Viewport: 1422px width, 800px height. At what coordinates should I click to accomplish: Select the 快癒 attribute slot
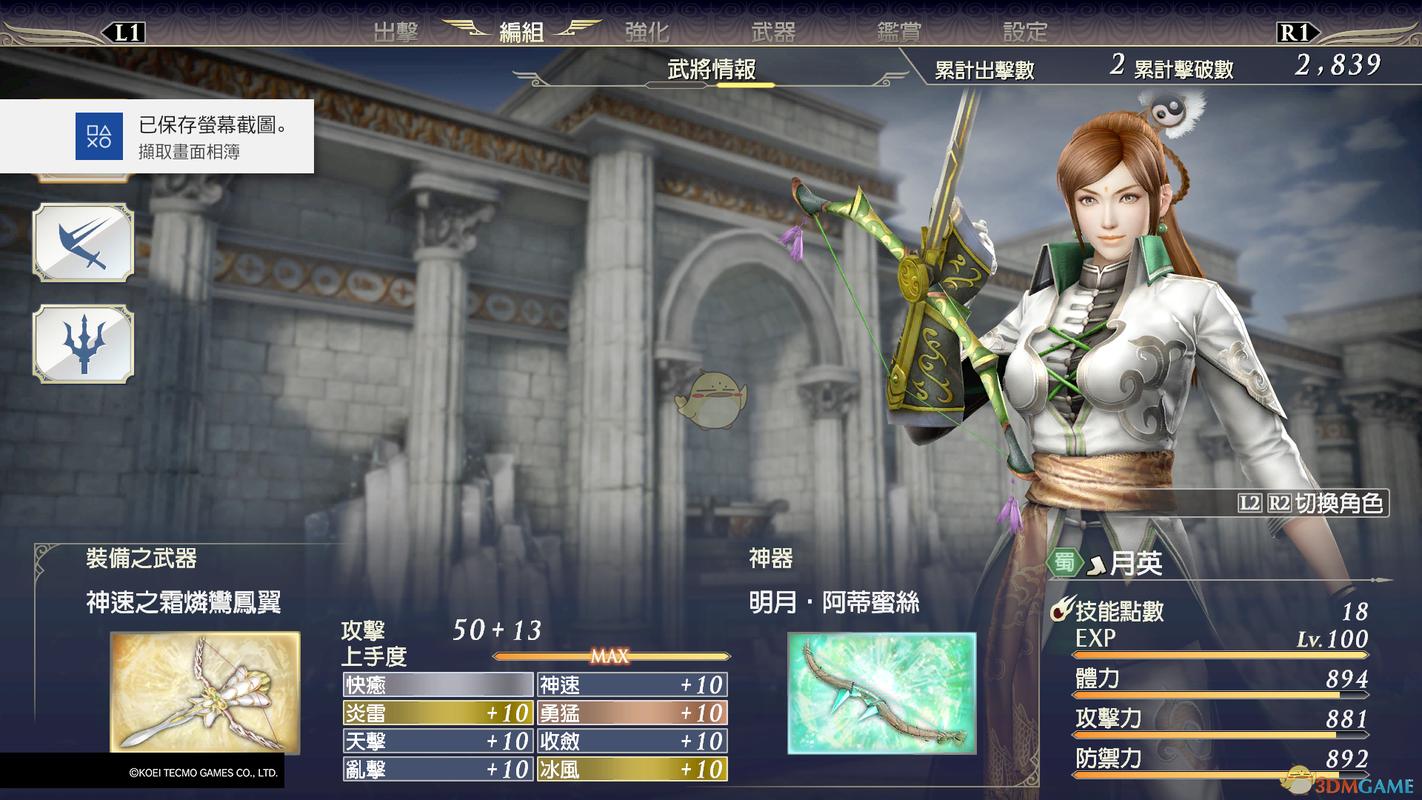[x=437, y=685]
